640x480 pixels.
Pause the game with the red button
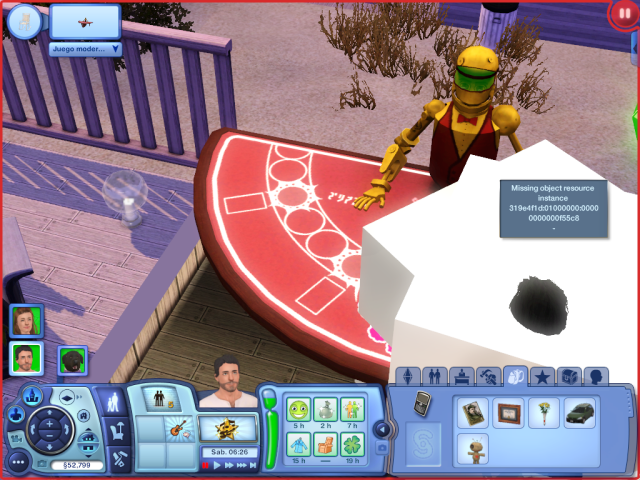pyautogui.click(x=623, y=16)
